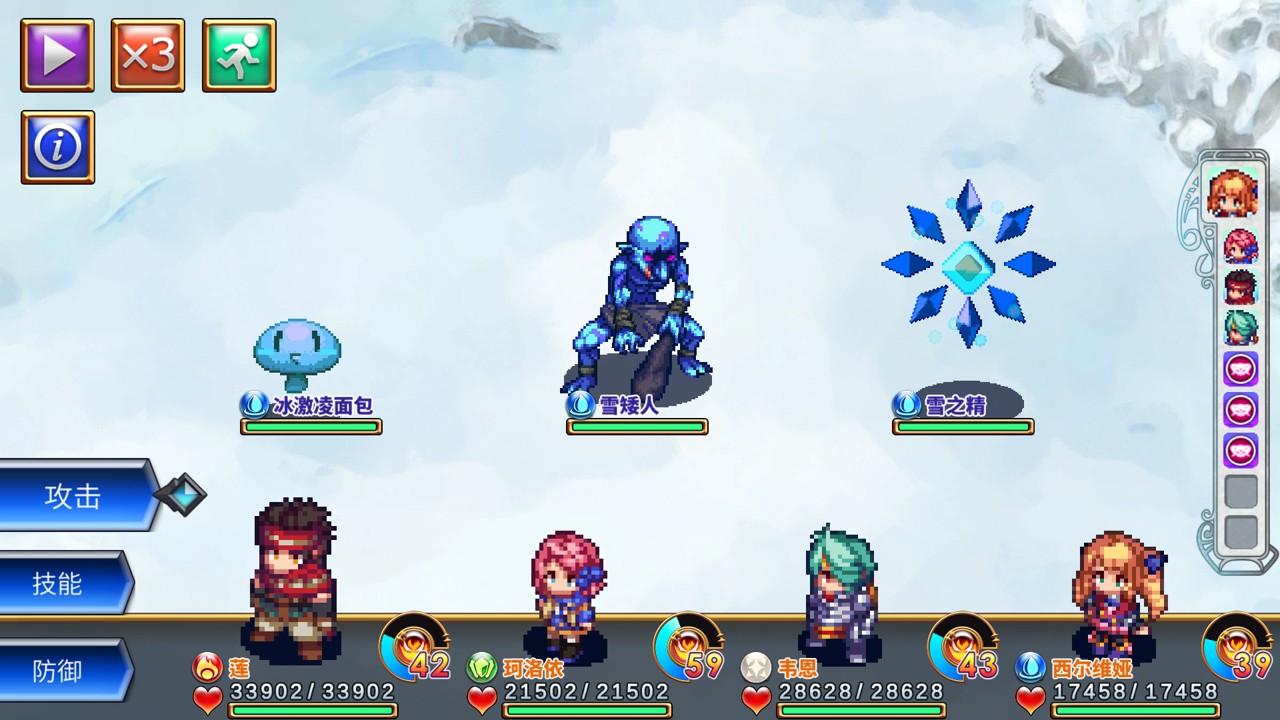Flee battle with the green running-man button

(x=239, y=56)
